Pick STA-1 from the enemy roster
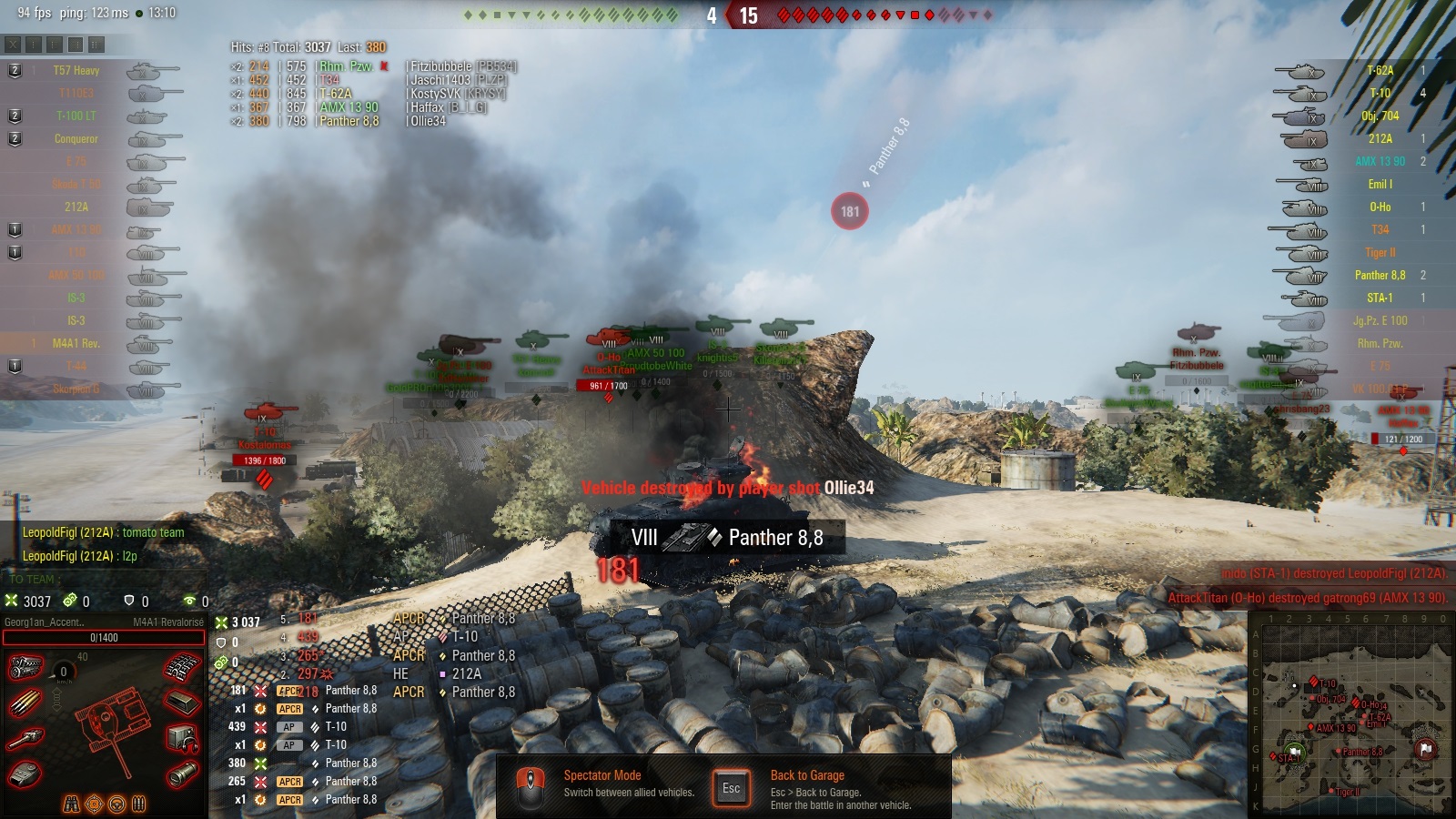This screenshot has height=819, width=1456. click(x=1380, y=298)
